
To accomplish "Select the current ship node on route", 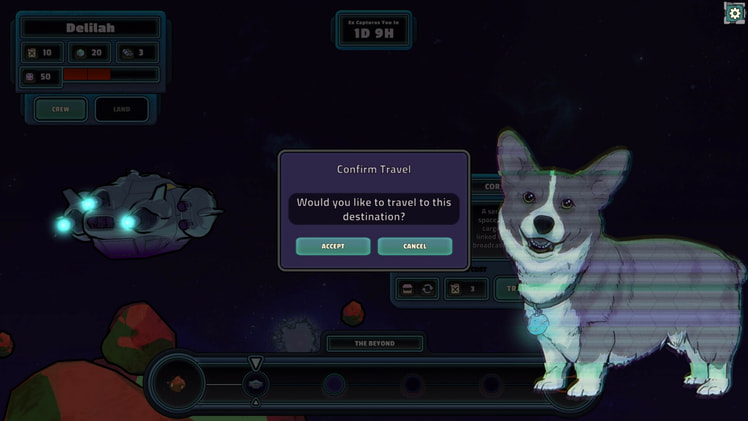I will [x=255, y=384].
